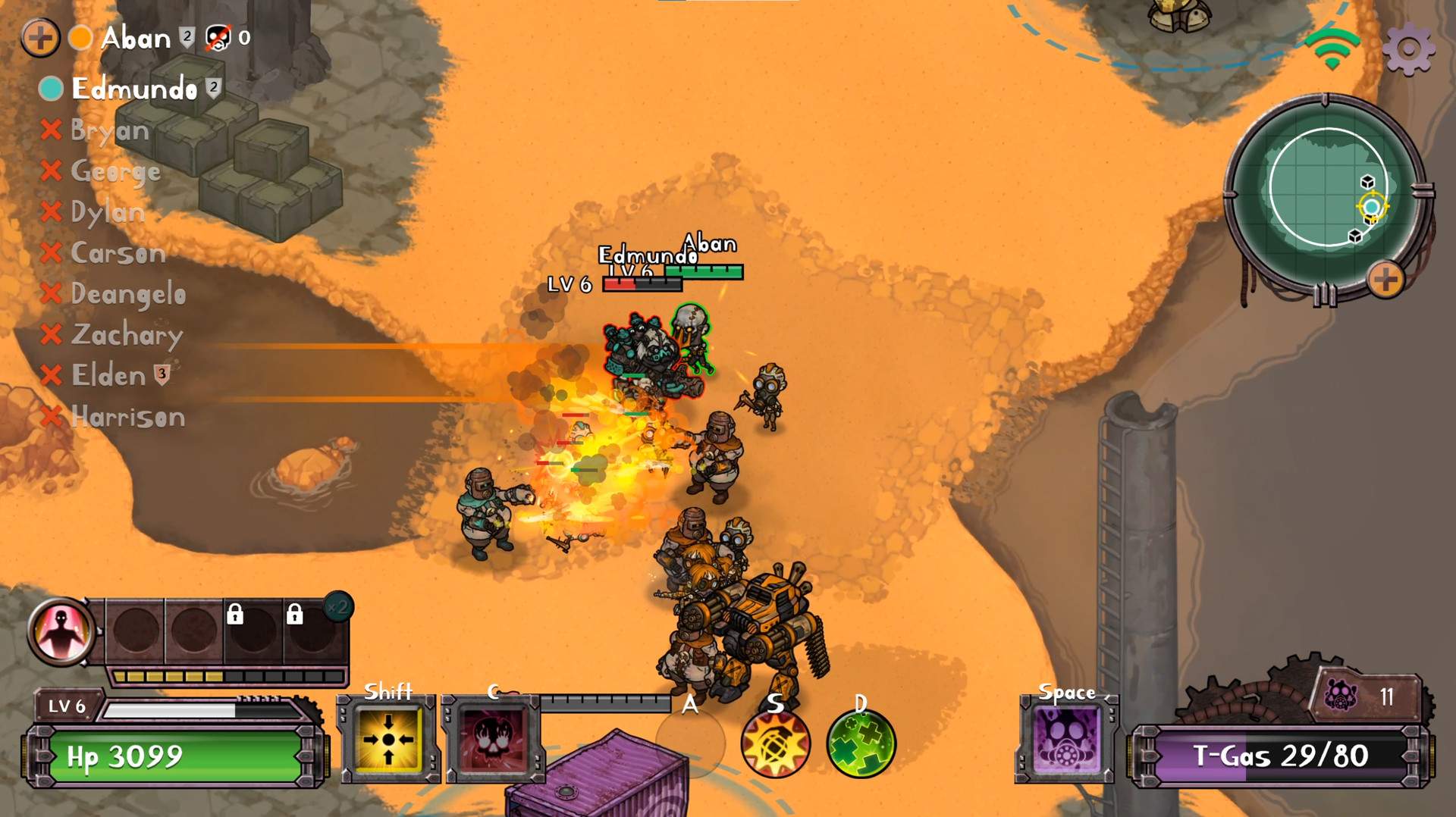This screenshot has width=1456, height=817.
Task: Click Elden's level 3 shield badge
Action: pyautogui.click(x=161, y=374)
